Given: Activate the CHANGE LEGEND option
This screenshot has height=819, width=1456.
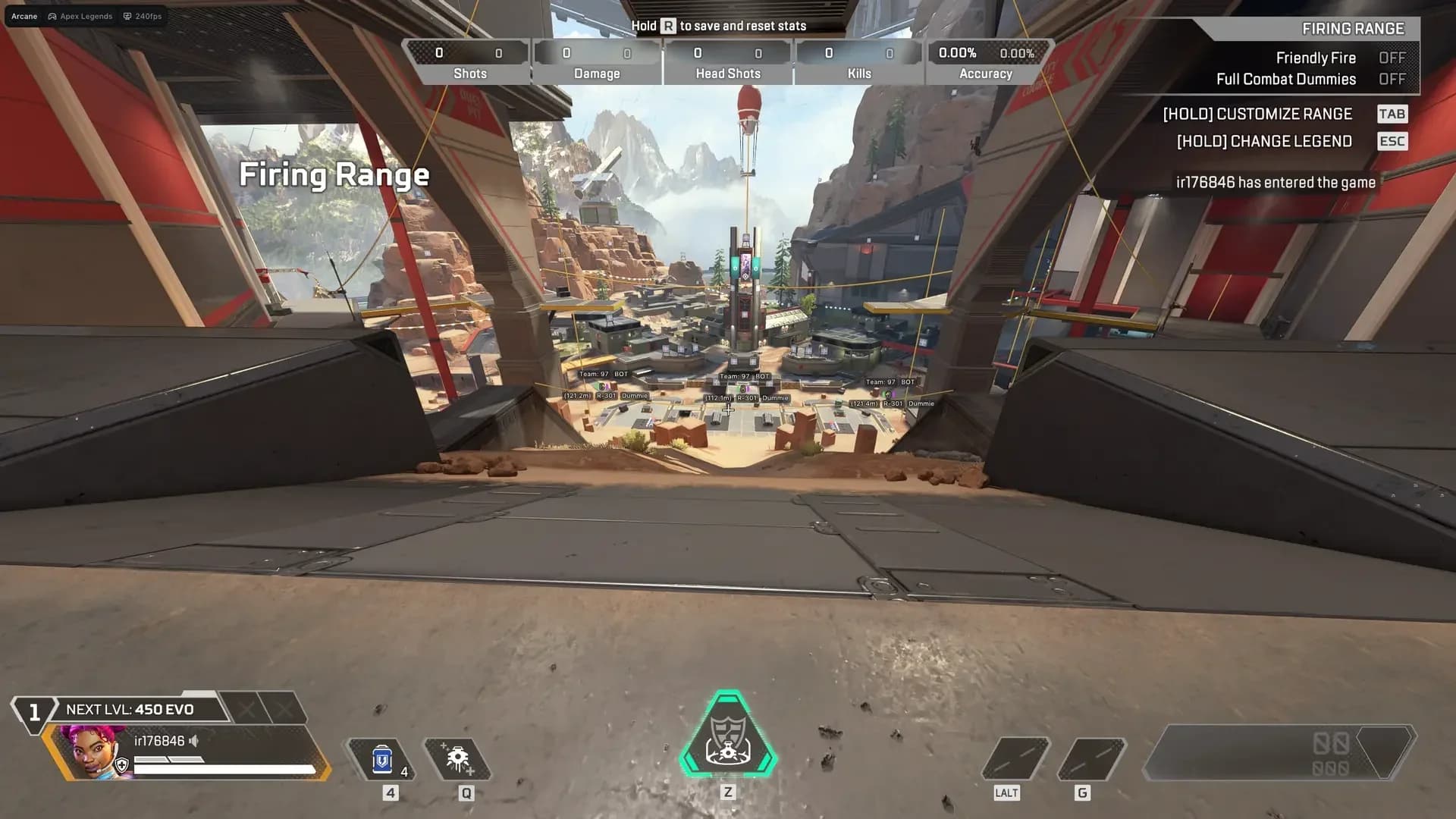Looking at the screenshot, I should 1263,141.
